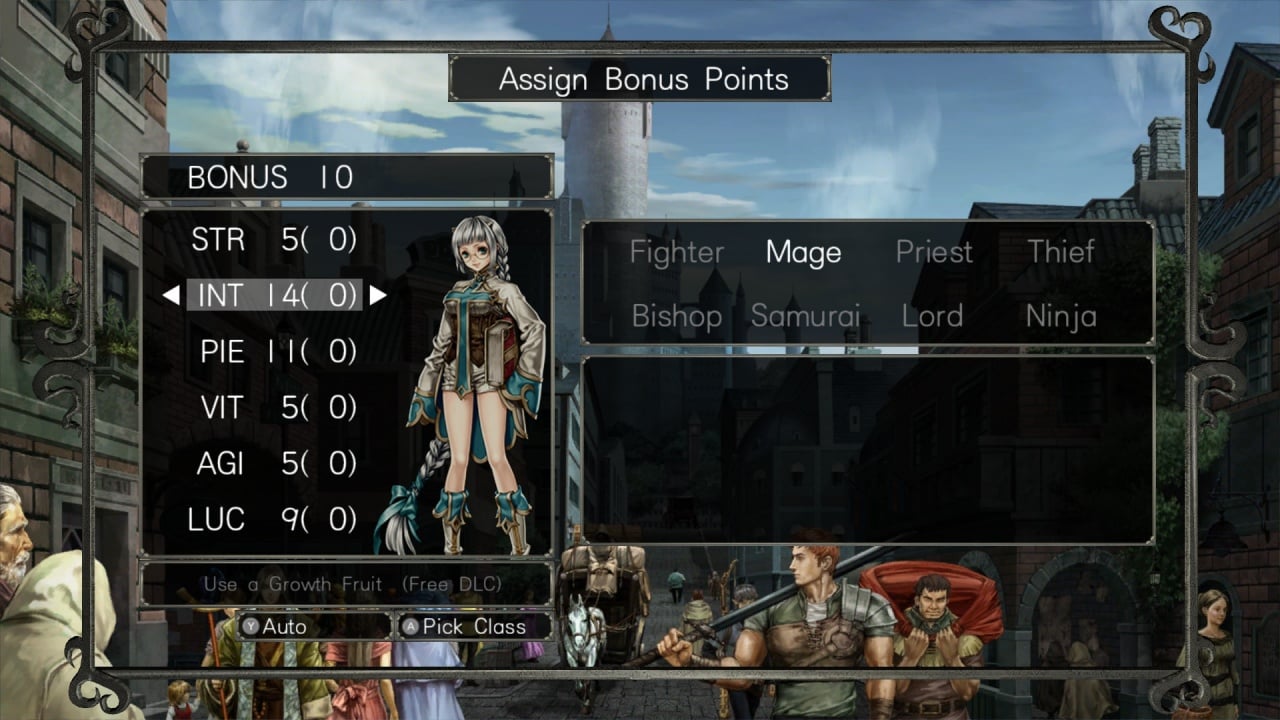
Task: Select the LUC stat row
Action: tap(273, 520)
